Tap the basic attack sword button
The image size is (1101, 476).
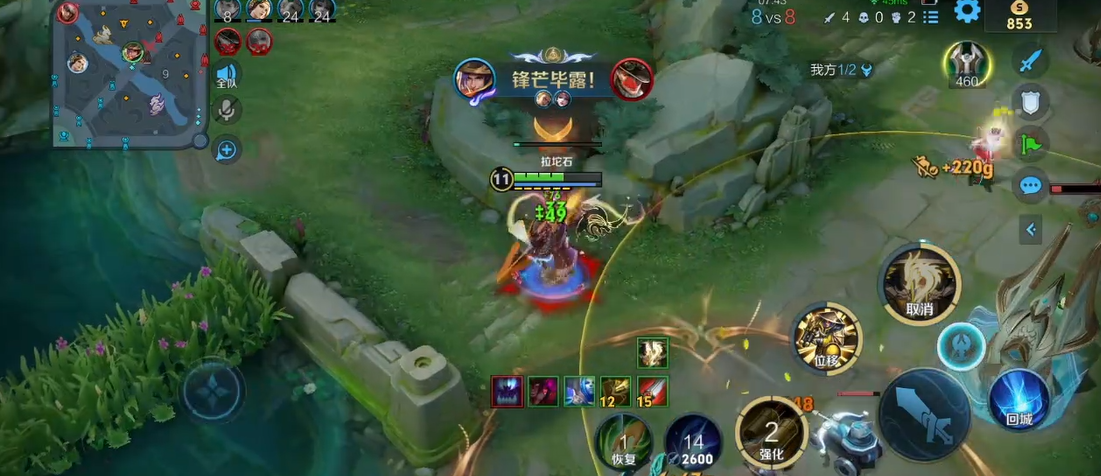coord(924,414)
